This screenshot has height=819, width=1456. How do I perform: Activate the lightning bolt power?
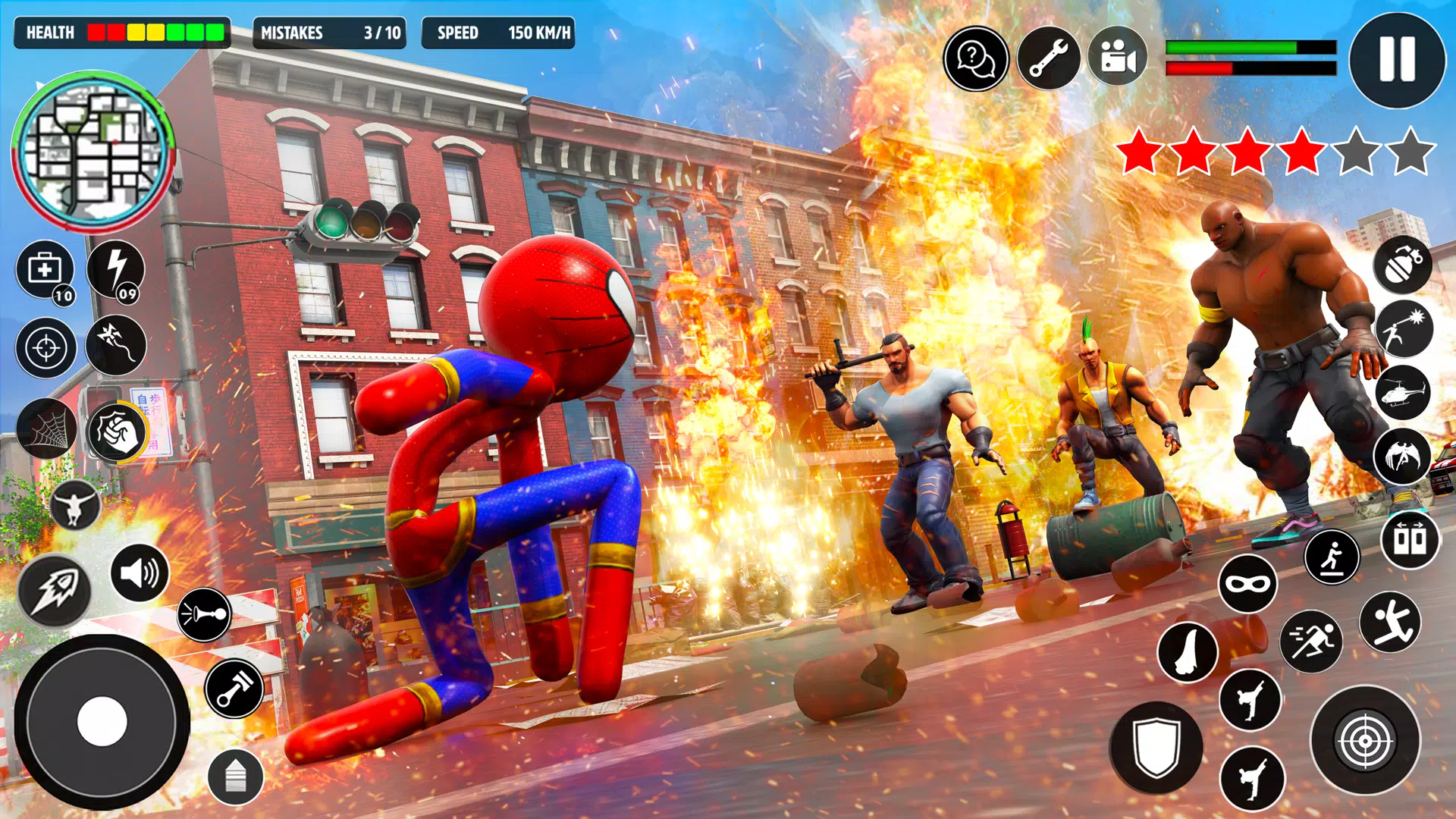pyautogui.click(x=116, y=270)
